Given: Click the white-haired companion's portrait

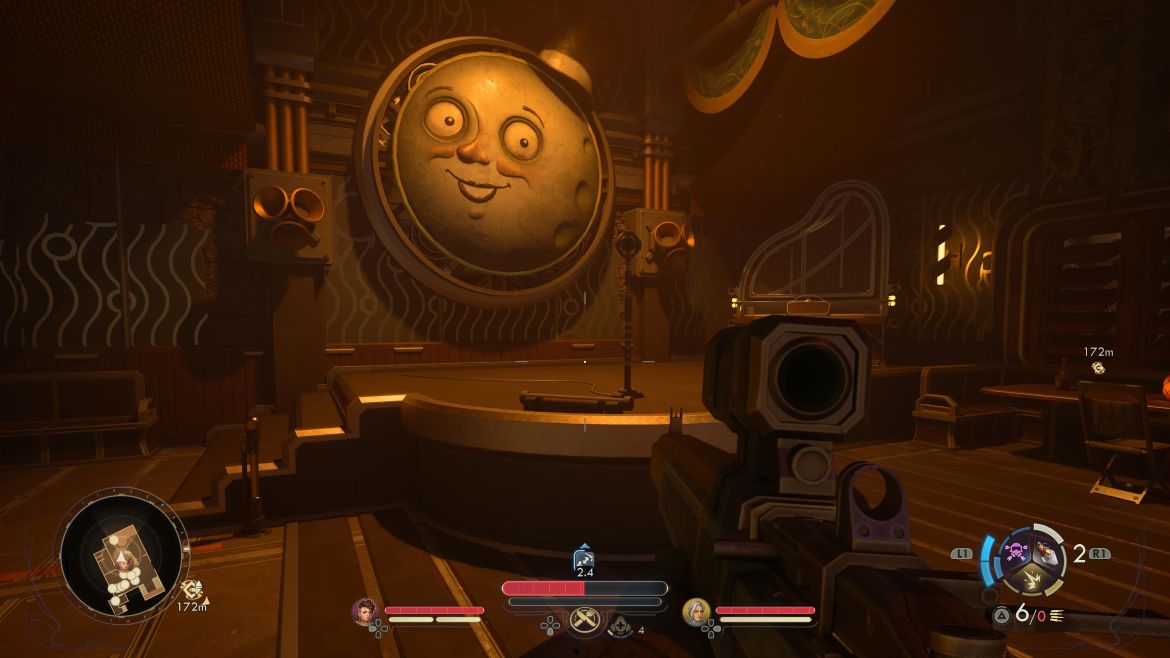Looking at the screenshot, I should (695, 610).
